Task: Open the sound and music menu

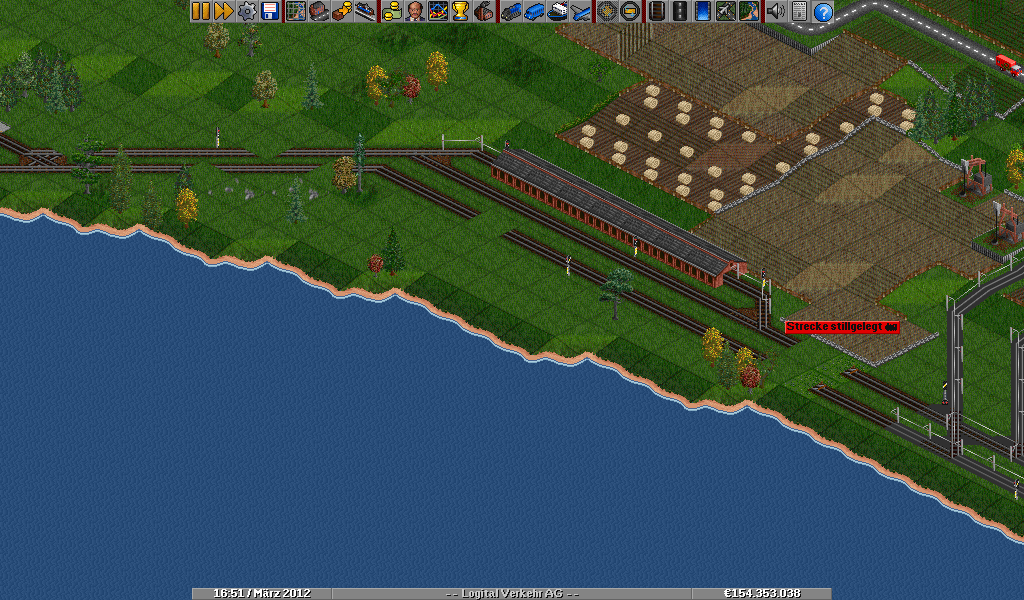Action: [x=776, y=11]
